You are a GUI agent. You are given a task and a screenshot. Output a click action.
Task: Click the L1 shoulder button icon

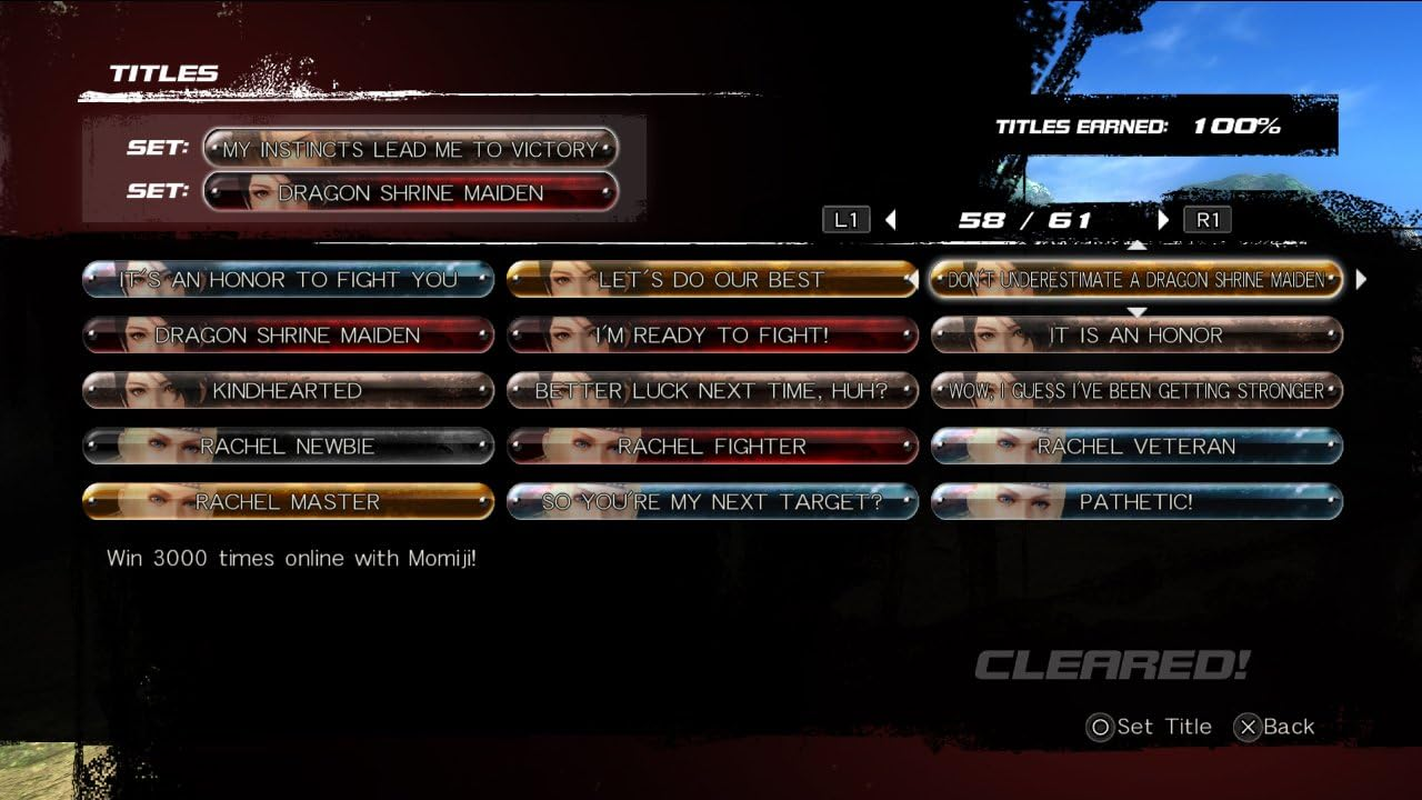tap(847, 218)
